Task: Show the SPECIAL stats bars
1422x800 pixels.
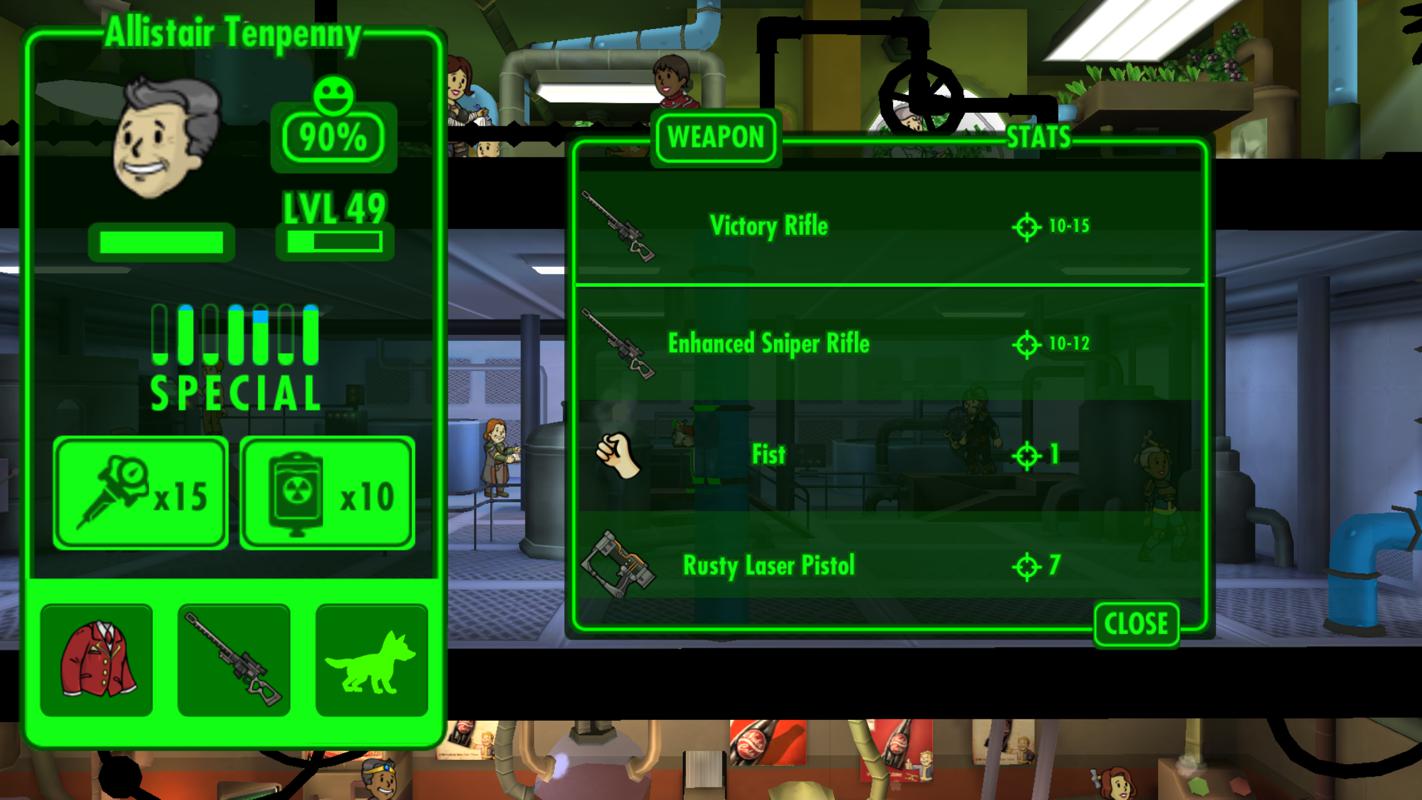Action: point(235,356)
